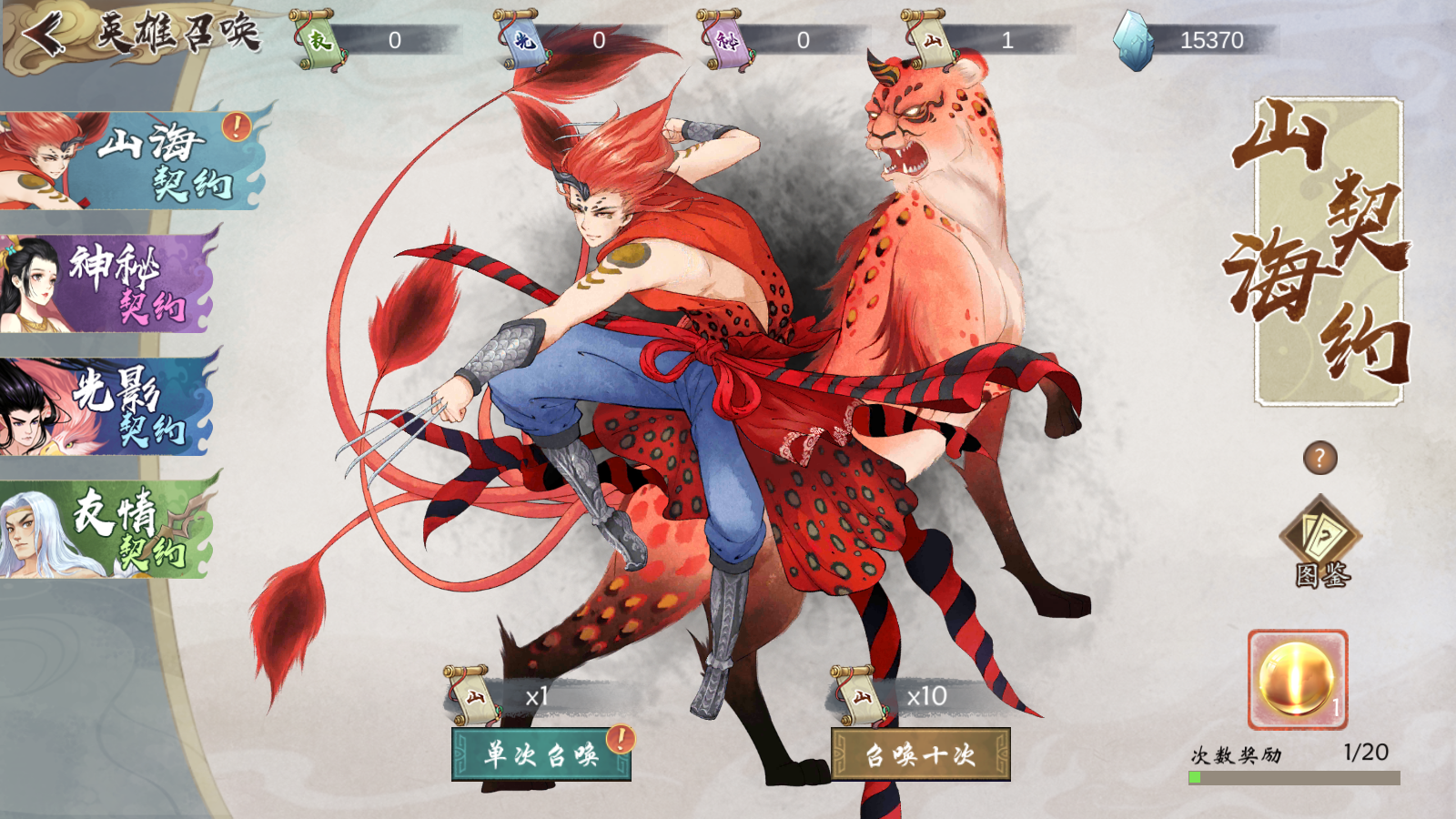The height and width of the screenshot is (819, 1456).
Task: Tap the purple mystery scroll counter
Action: click(x=726, y=40)
